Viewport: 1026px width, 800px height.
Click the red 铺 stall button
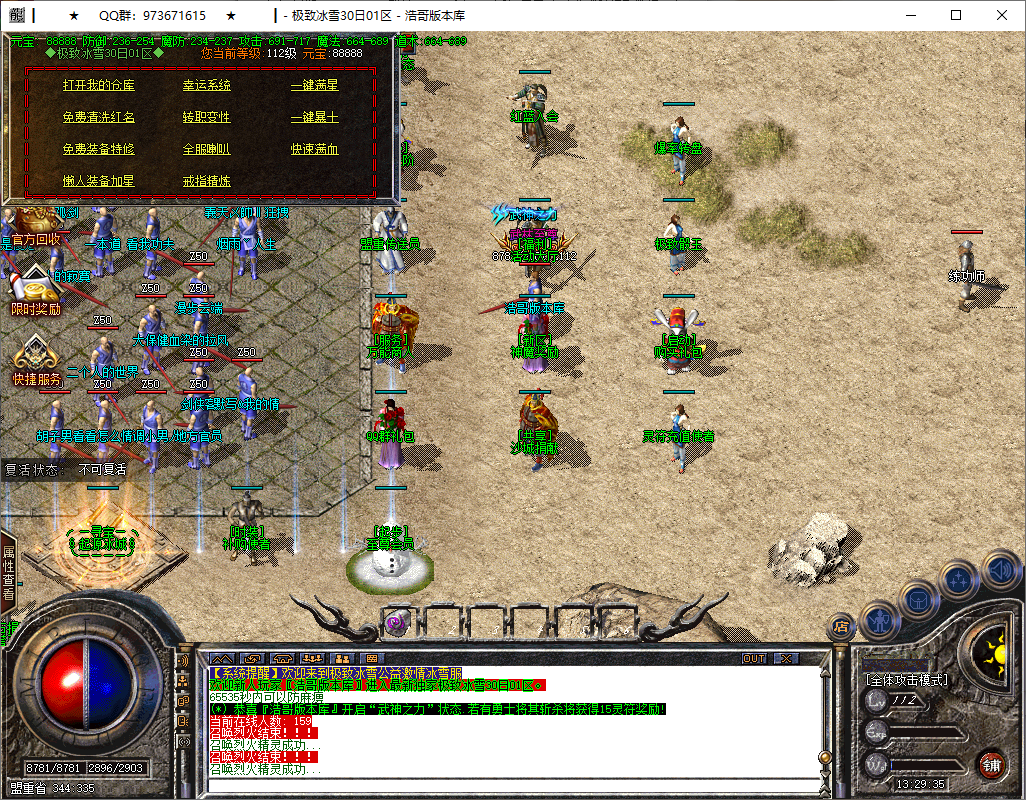pos(991,765)
